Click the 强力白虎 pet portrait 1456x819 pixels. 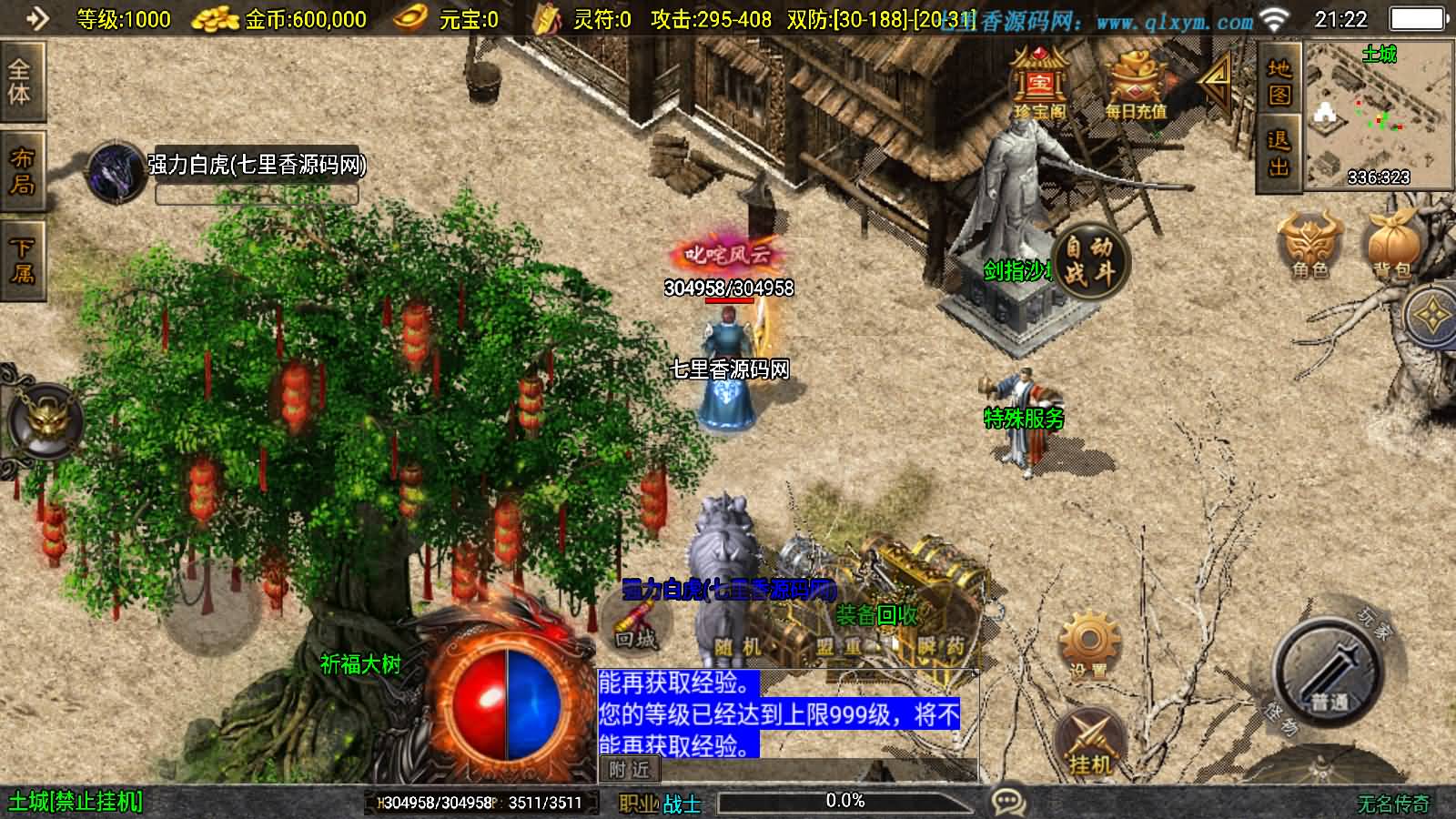coord(116,171)
